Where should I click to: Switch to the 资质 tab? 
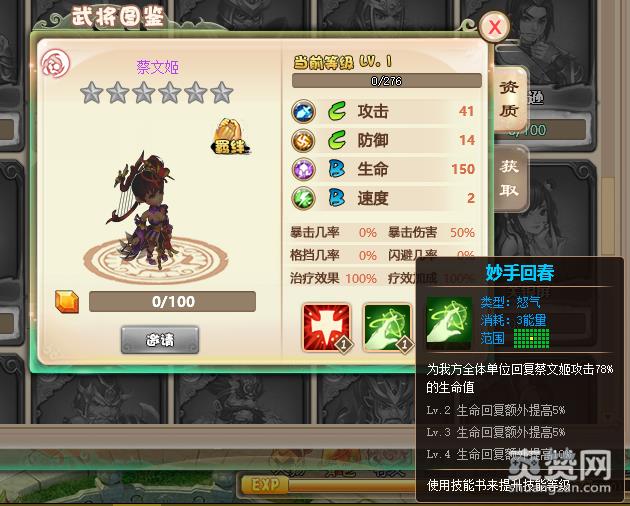(509, 98)
